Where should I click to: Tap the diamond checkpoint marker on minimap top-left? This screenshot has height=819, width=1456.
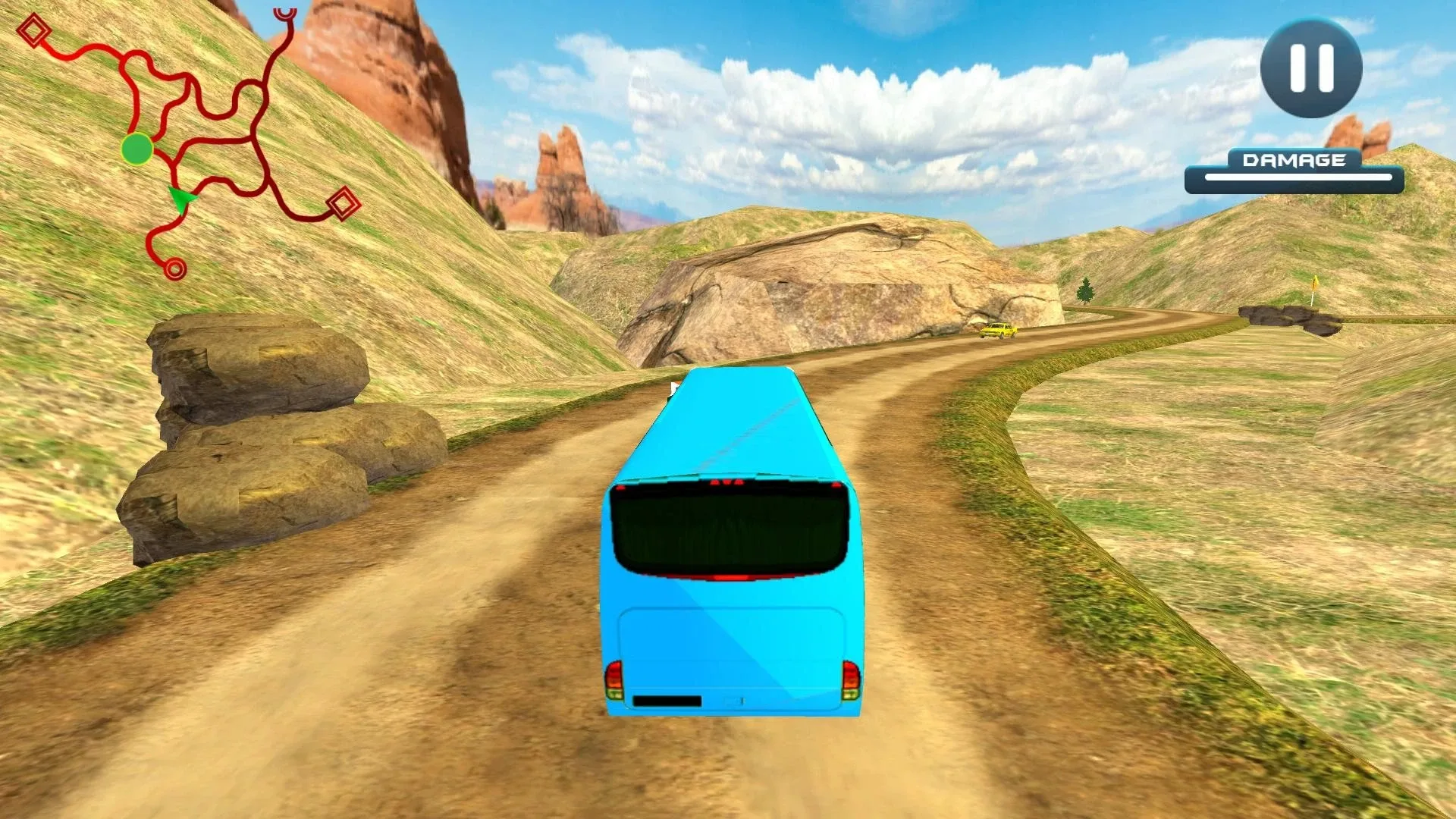click(32, 32)
